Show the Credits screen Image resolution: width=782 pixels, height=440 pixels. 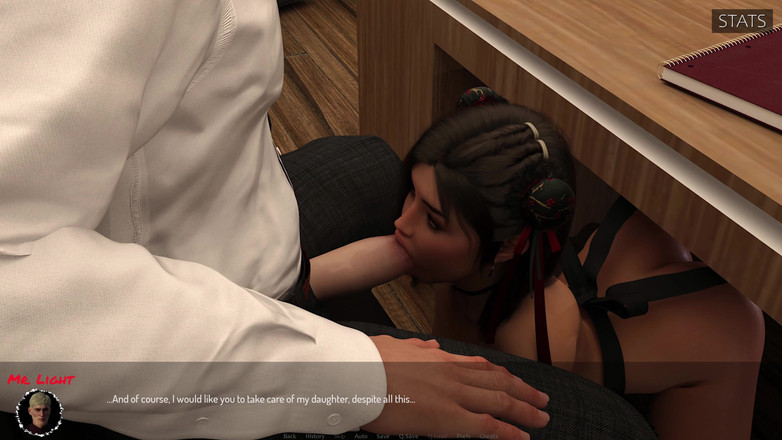[489, 436]
